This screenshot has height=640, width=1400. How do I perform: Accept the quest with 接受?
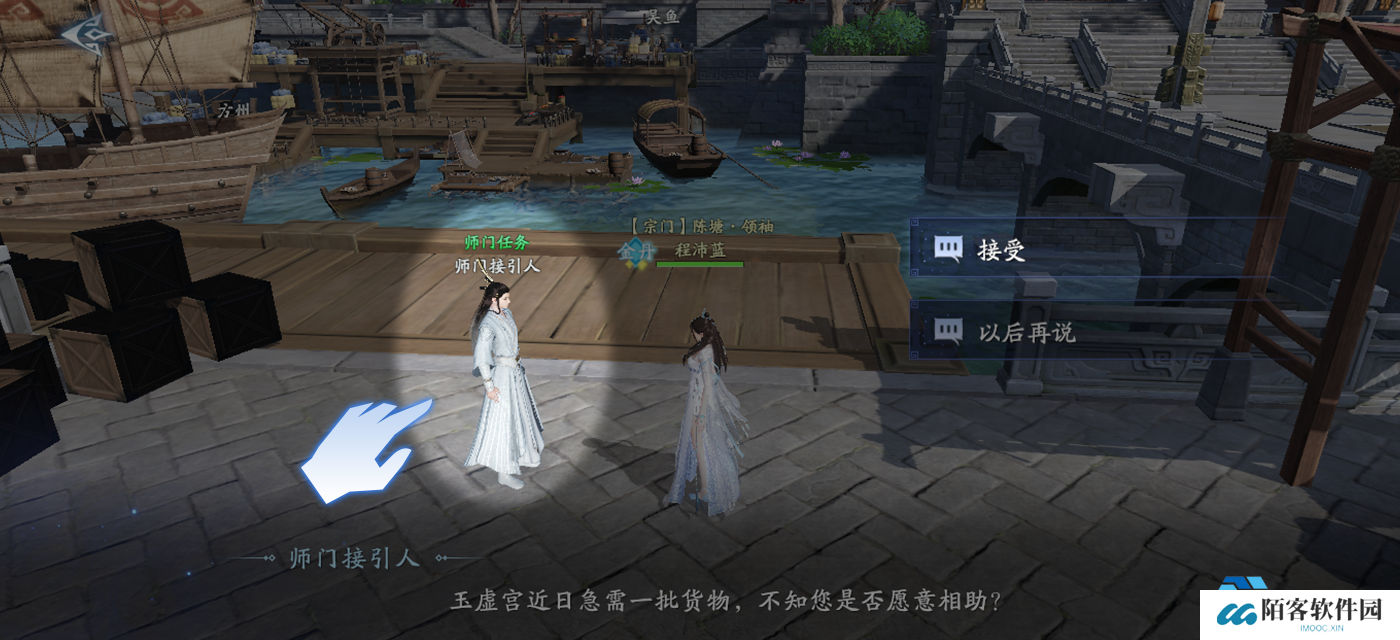(x=1000, y=250)
